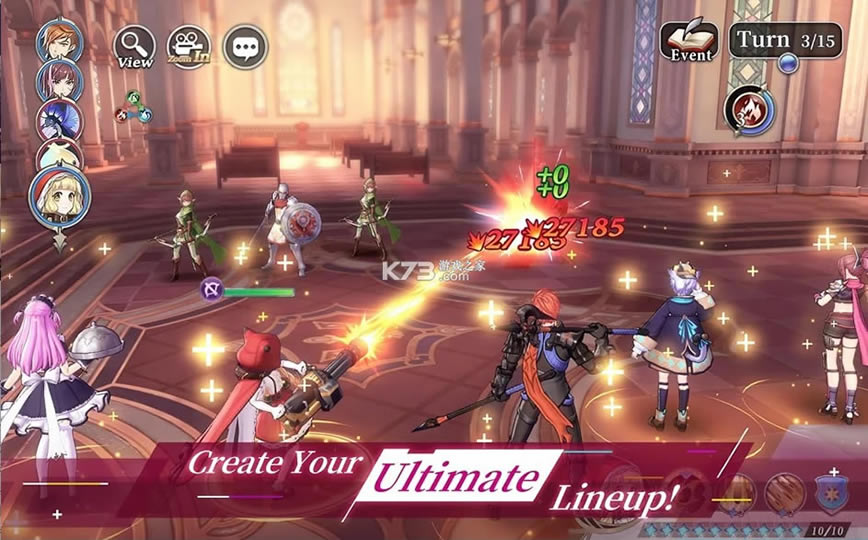Click the blue orb under Turn
The image size is (868, 540).
pyautogui.click(x=789, y=64)
